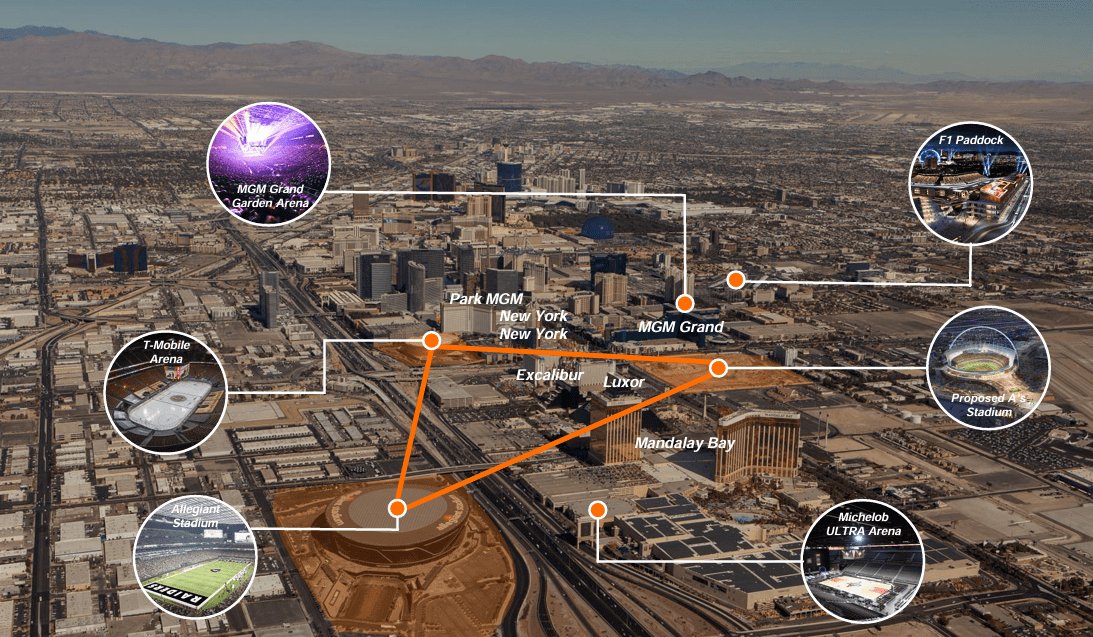Select the orange marker at the A's Stadium site
Viewport: 1093px width, 637px height.
[x=718, y=368]
